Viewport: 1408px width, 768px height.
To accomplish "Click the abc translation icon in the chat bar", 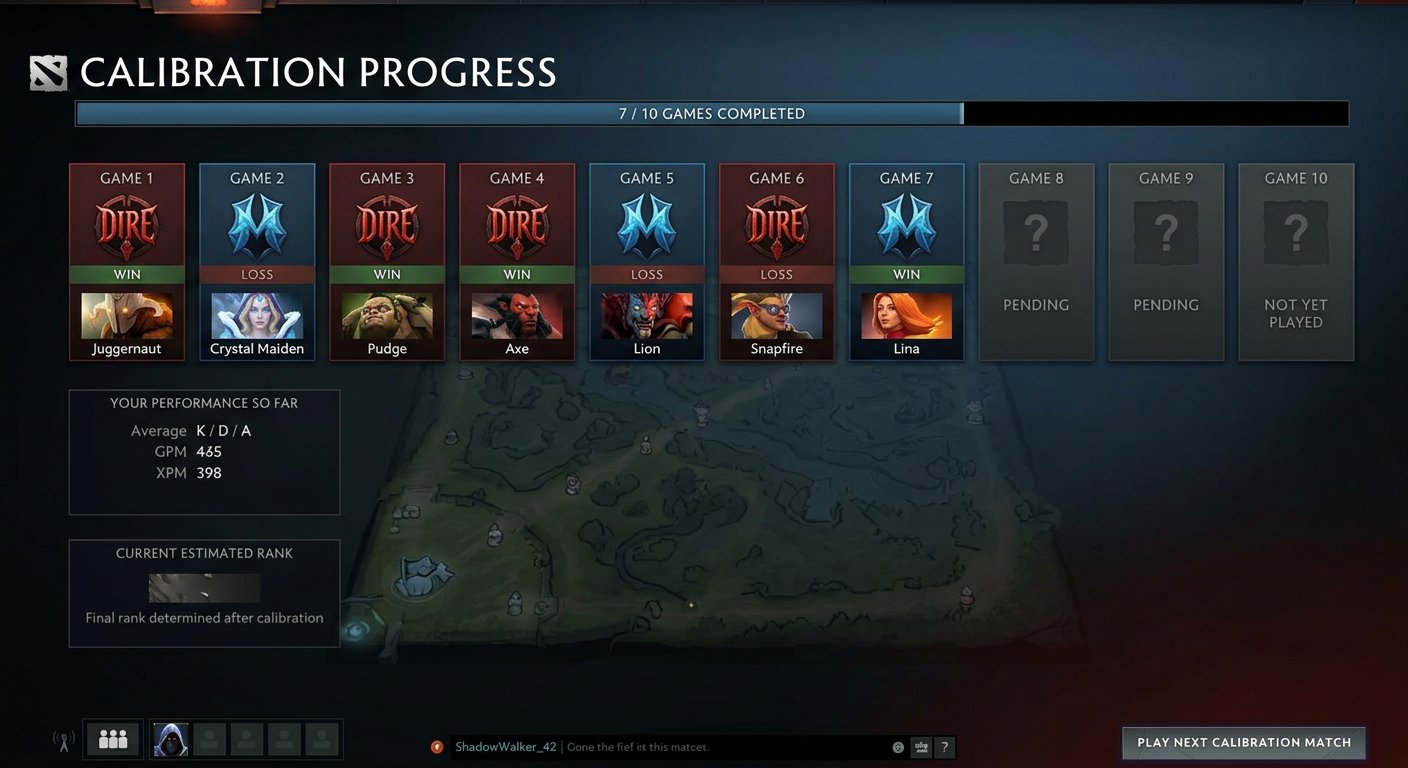I will (920, 747).
